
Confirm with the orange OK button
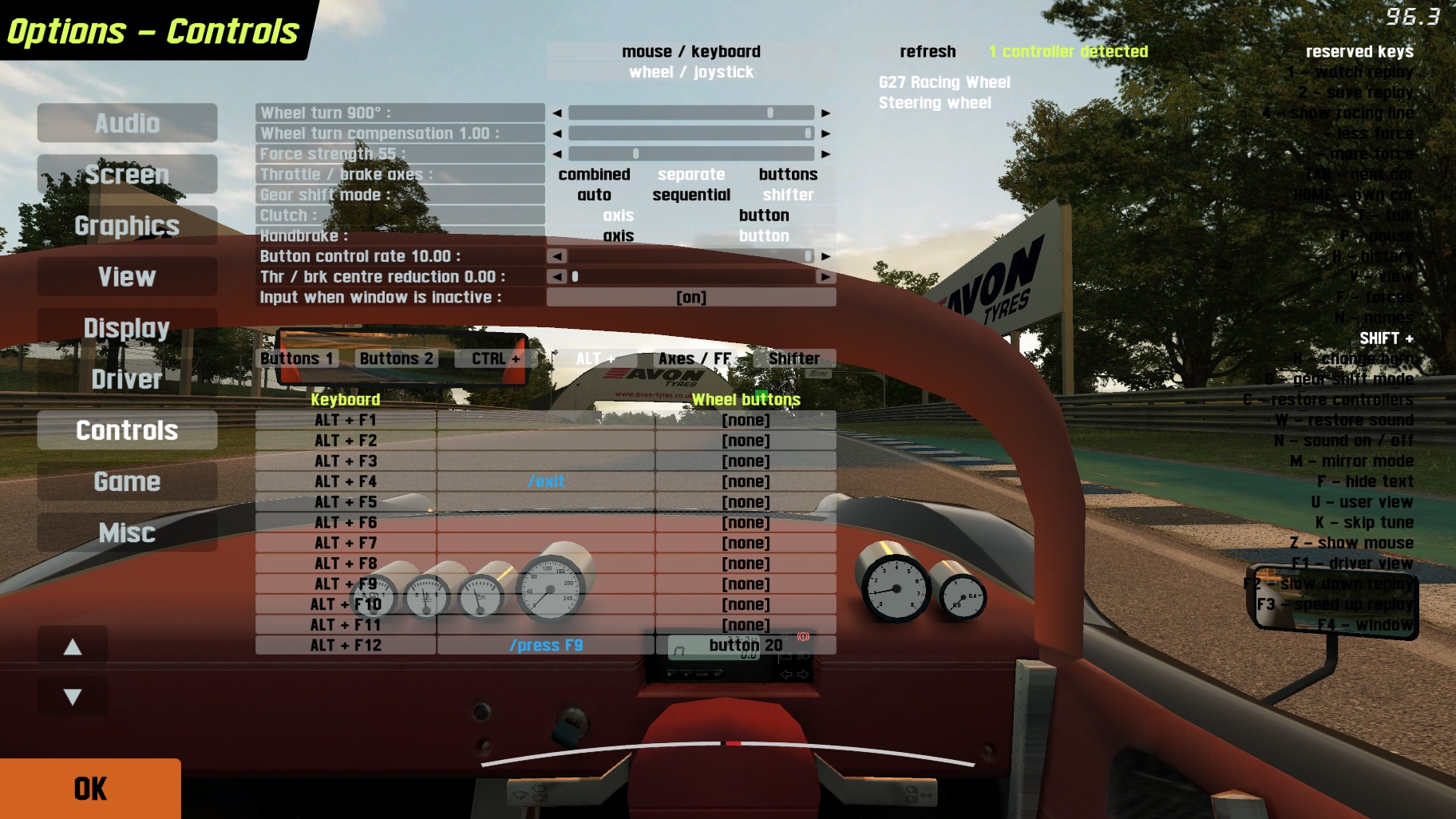point(90,789)
